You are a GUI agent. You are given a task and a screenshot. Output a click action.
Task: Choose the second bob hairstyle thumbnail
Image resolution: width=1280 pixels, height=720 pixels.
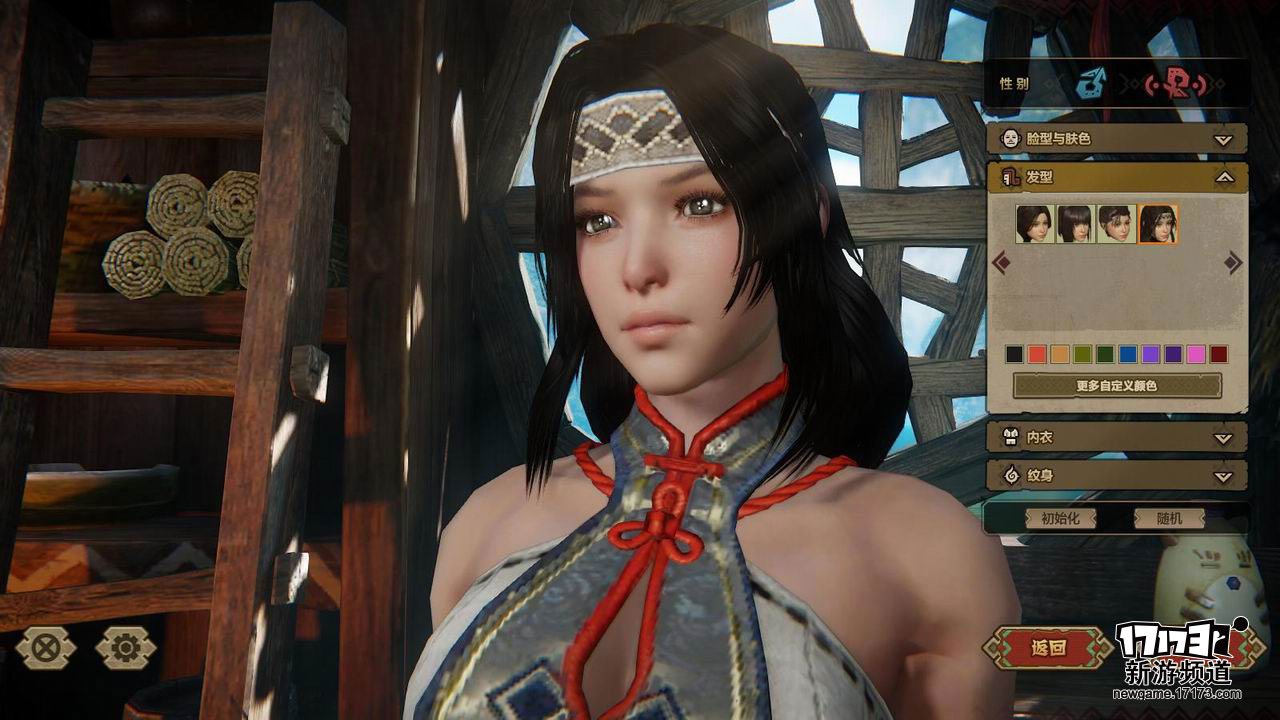1075,224
